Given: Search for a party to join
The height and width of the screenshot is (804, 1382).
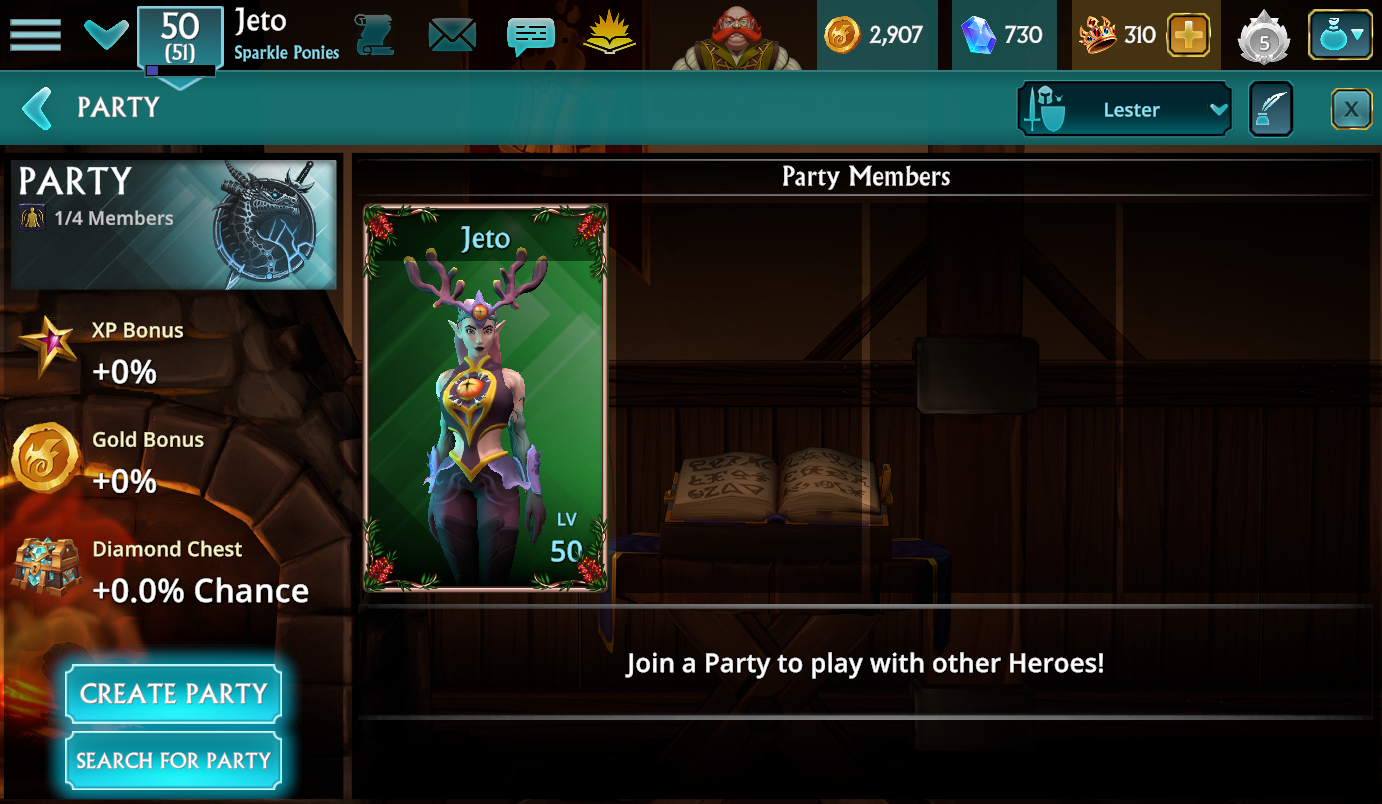Looking at the screenshot, I should 173,761.
